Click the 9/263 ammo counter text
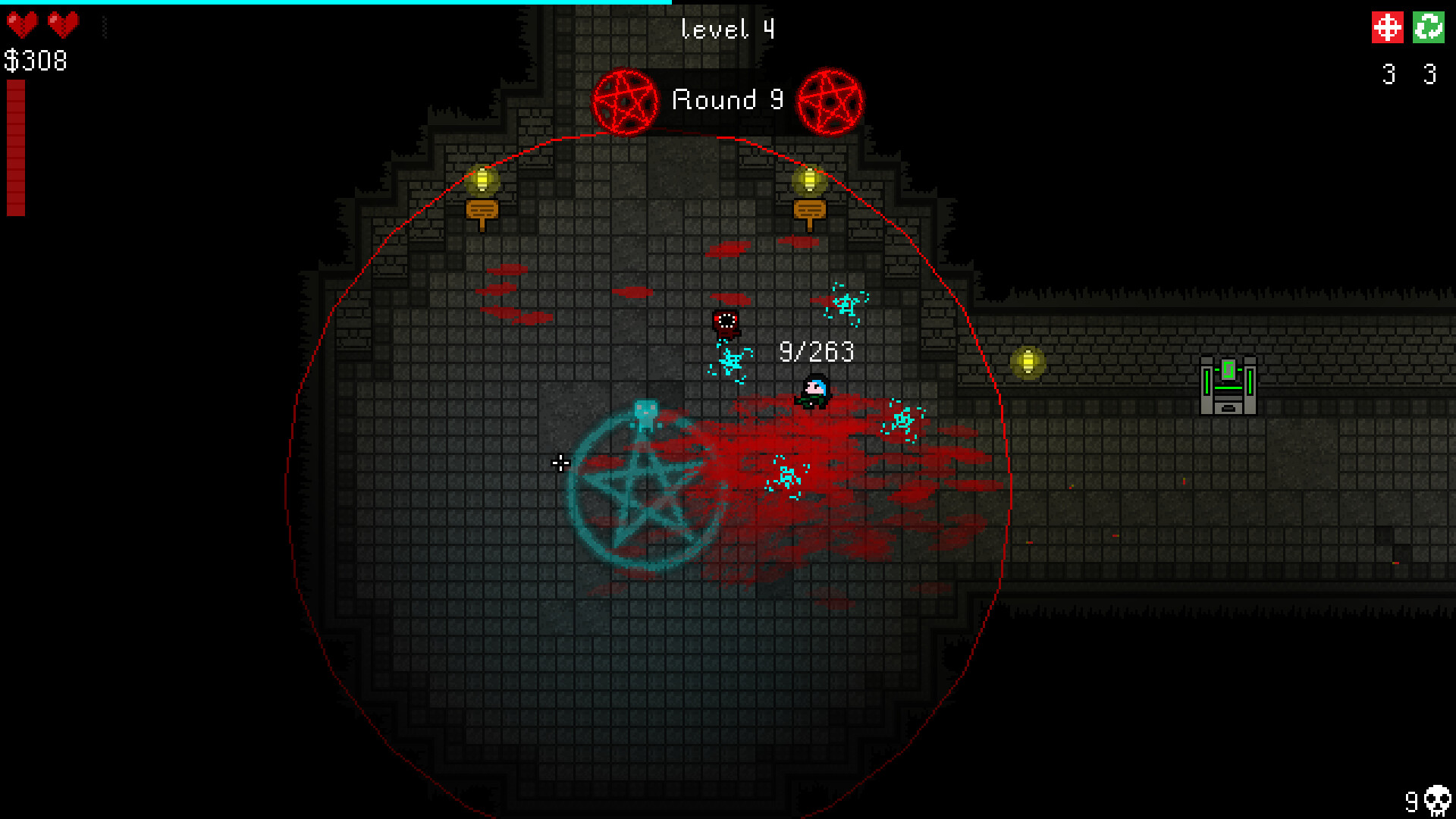The image size is (1456, 819). pyautogui.click(x=815, y=351)
